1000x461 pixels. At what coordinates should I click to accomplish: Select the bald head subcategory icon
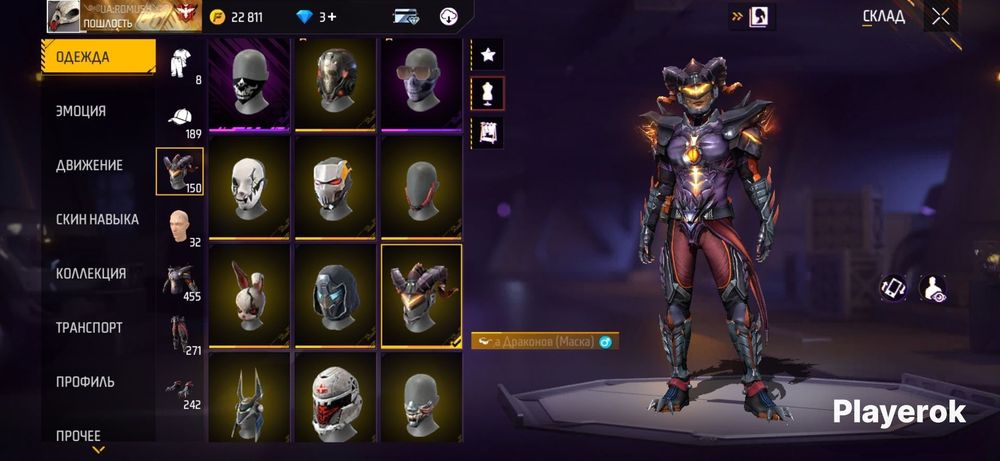[180, 226]
